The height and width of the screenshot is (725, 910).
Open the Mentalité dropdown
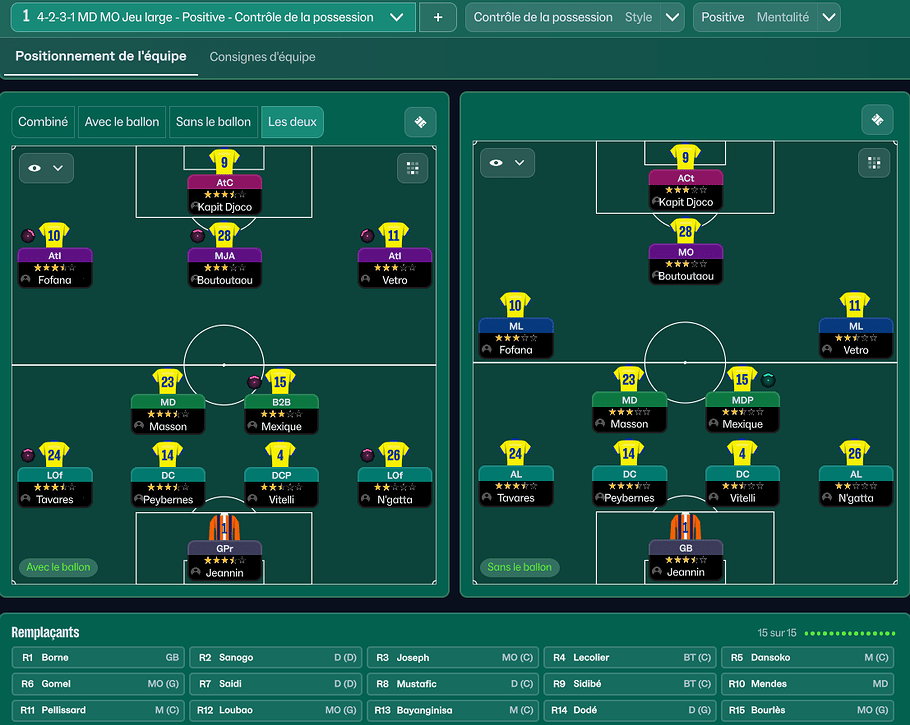point(828,17)
